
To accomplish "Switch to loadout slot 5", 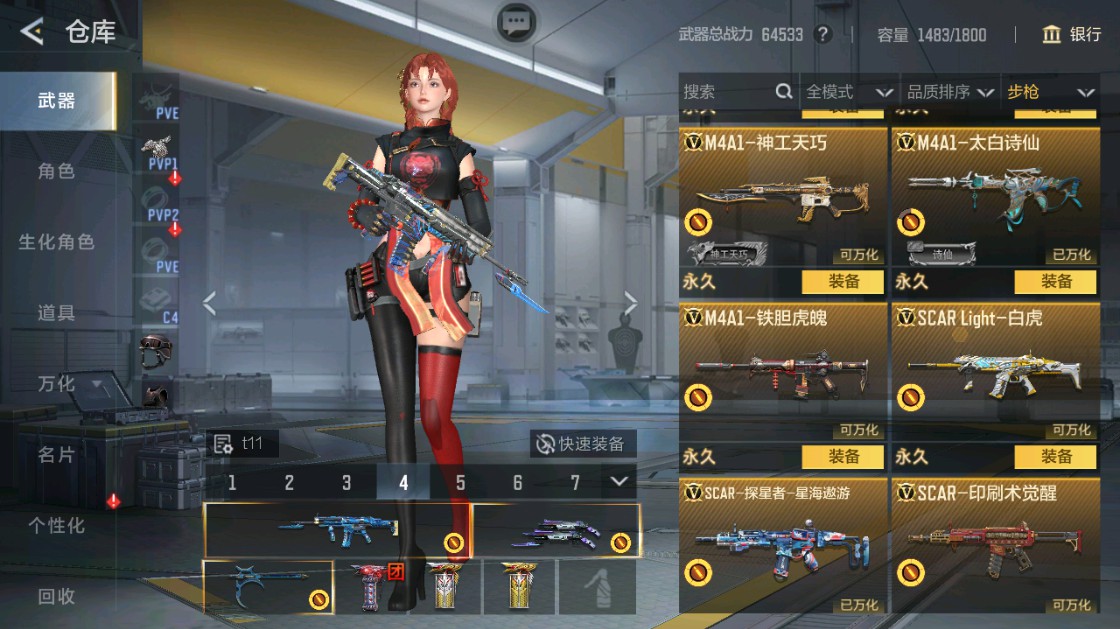I will coord(461,483).
